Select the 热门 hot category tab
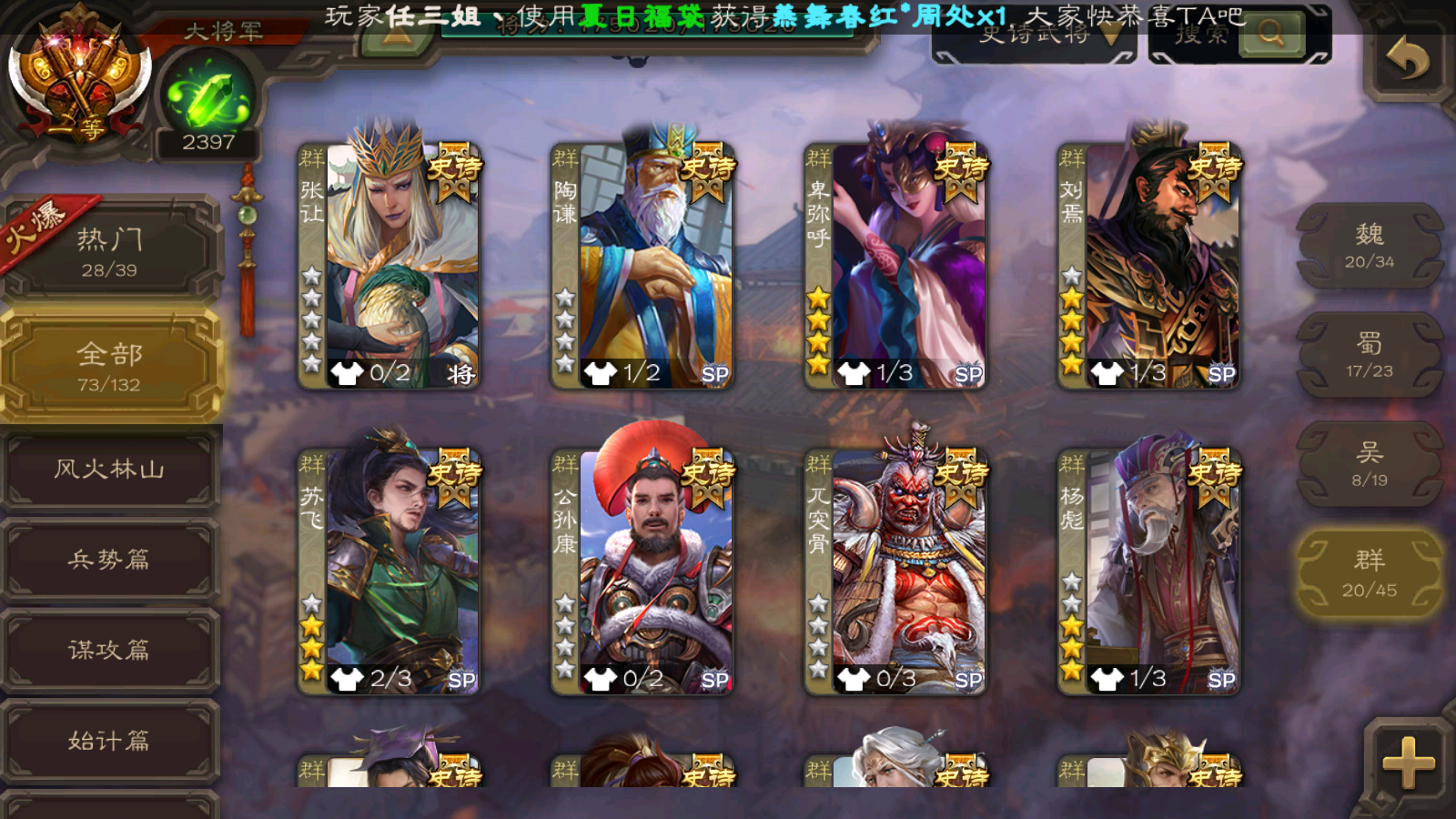This screenshot has height=819, width=1456. [109, 250]
